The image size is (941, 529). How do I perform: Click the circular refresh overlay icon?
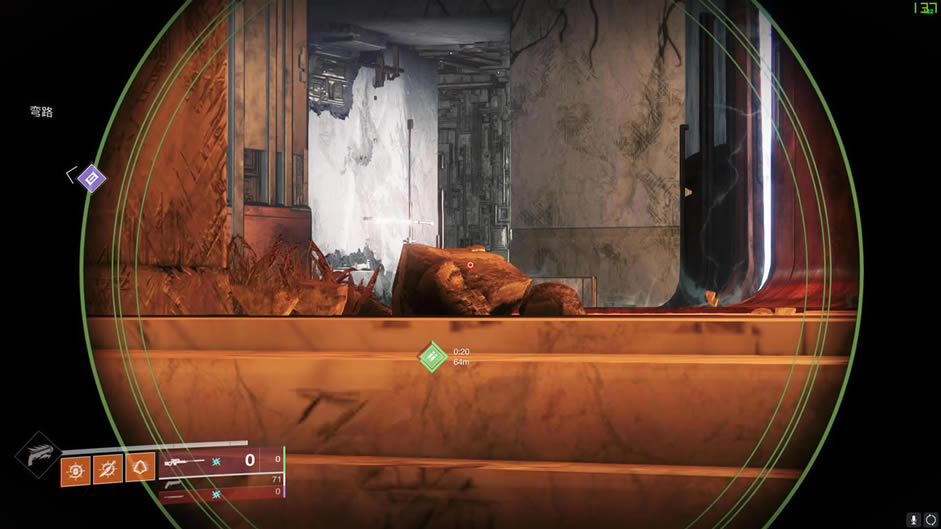tap(931, 519)
